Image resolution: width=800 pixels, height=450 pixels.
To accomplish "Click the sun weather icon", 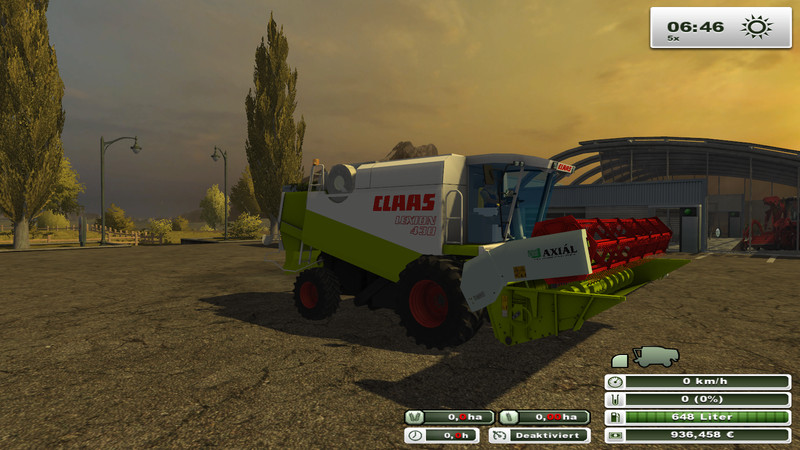I will [x=757, y=27].
